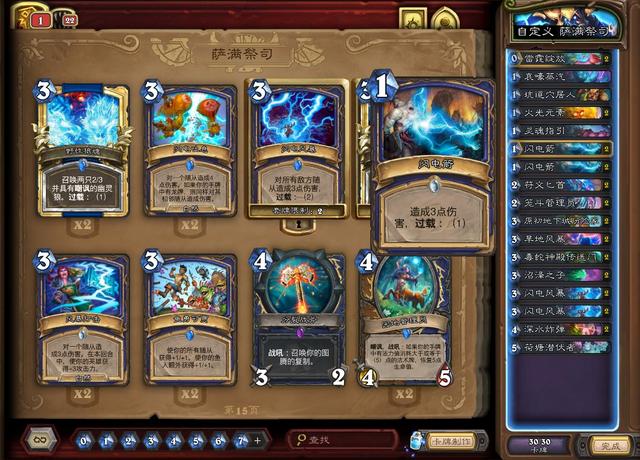Type in the 查找 search box
This screenshot has height=460, width=640.
(x=345, y=440)
